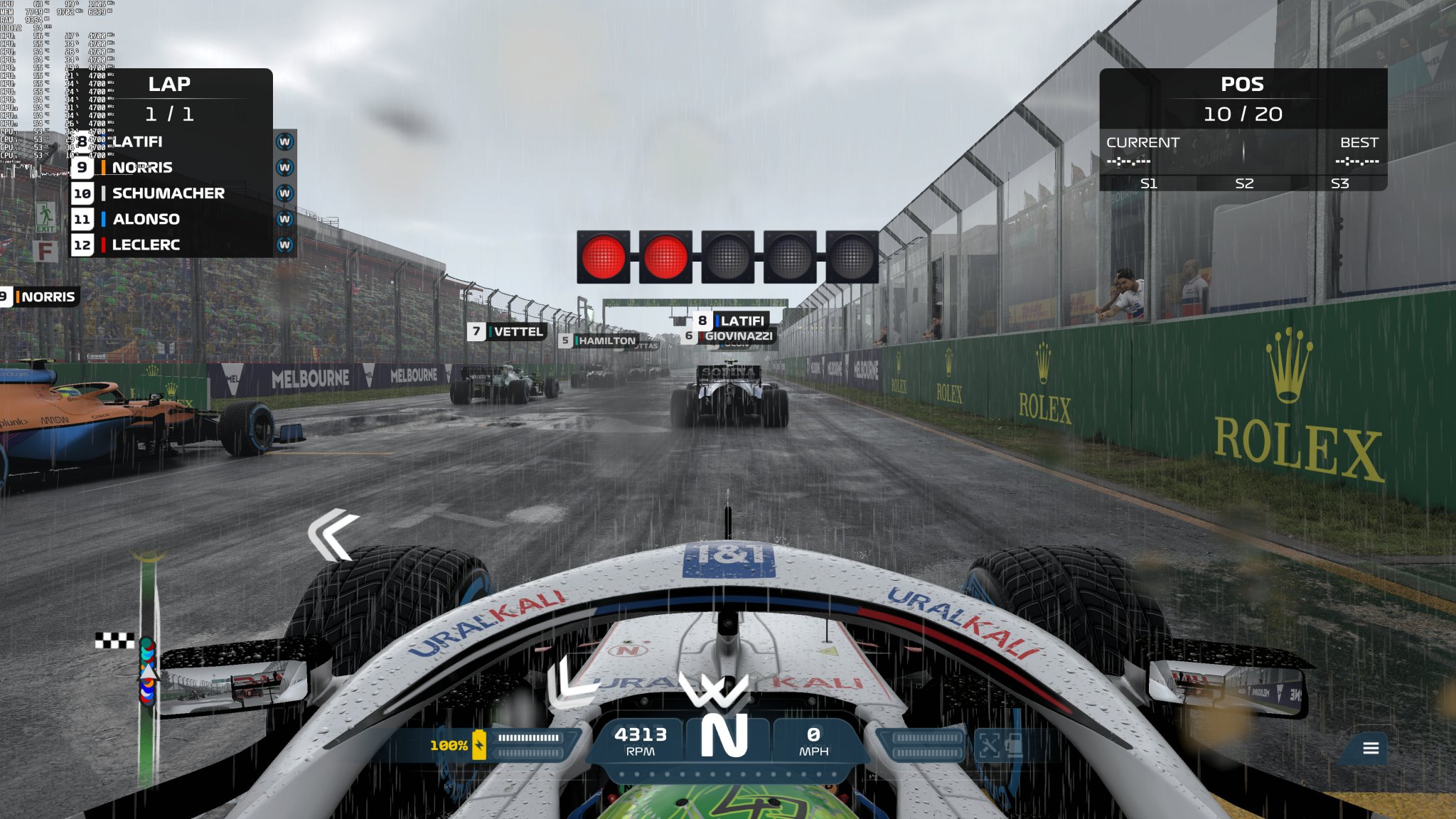The image size is (1456, 819).
Task: Select the BEST time column header
Action: click(x=1361, y=142)
